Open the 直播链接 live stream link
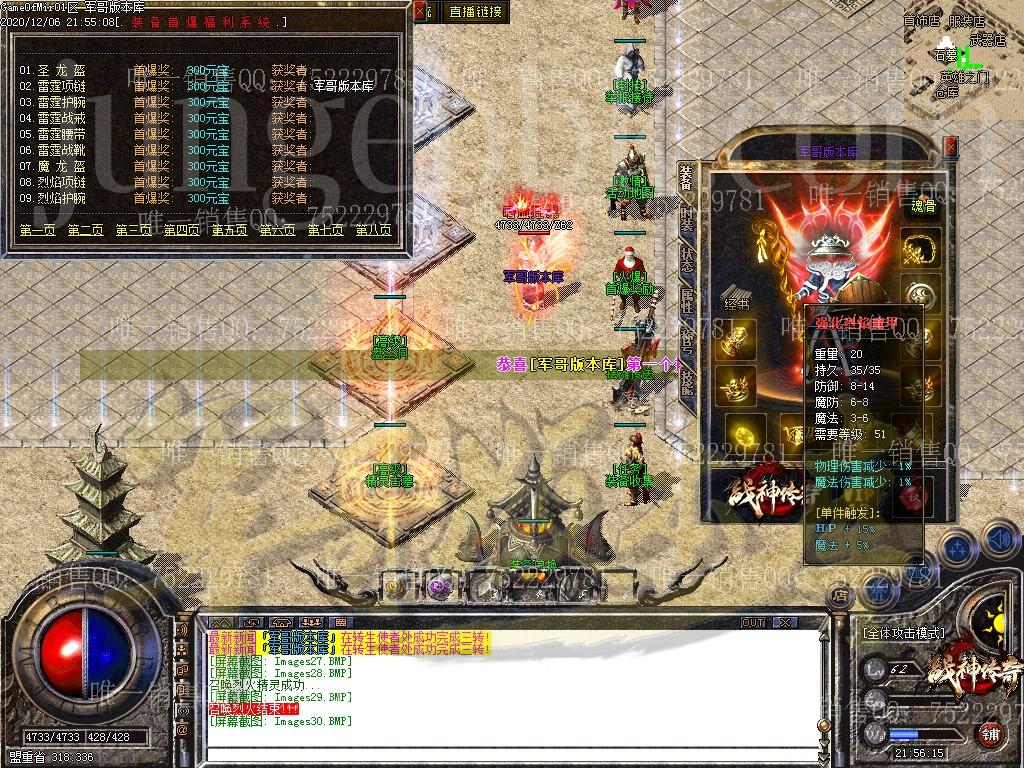This screenshot has width=1024, height=768. tap(475, 12)
